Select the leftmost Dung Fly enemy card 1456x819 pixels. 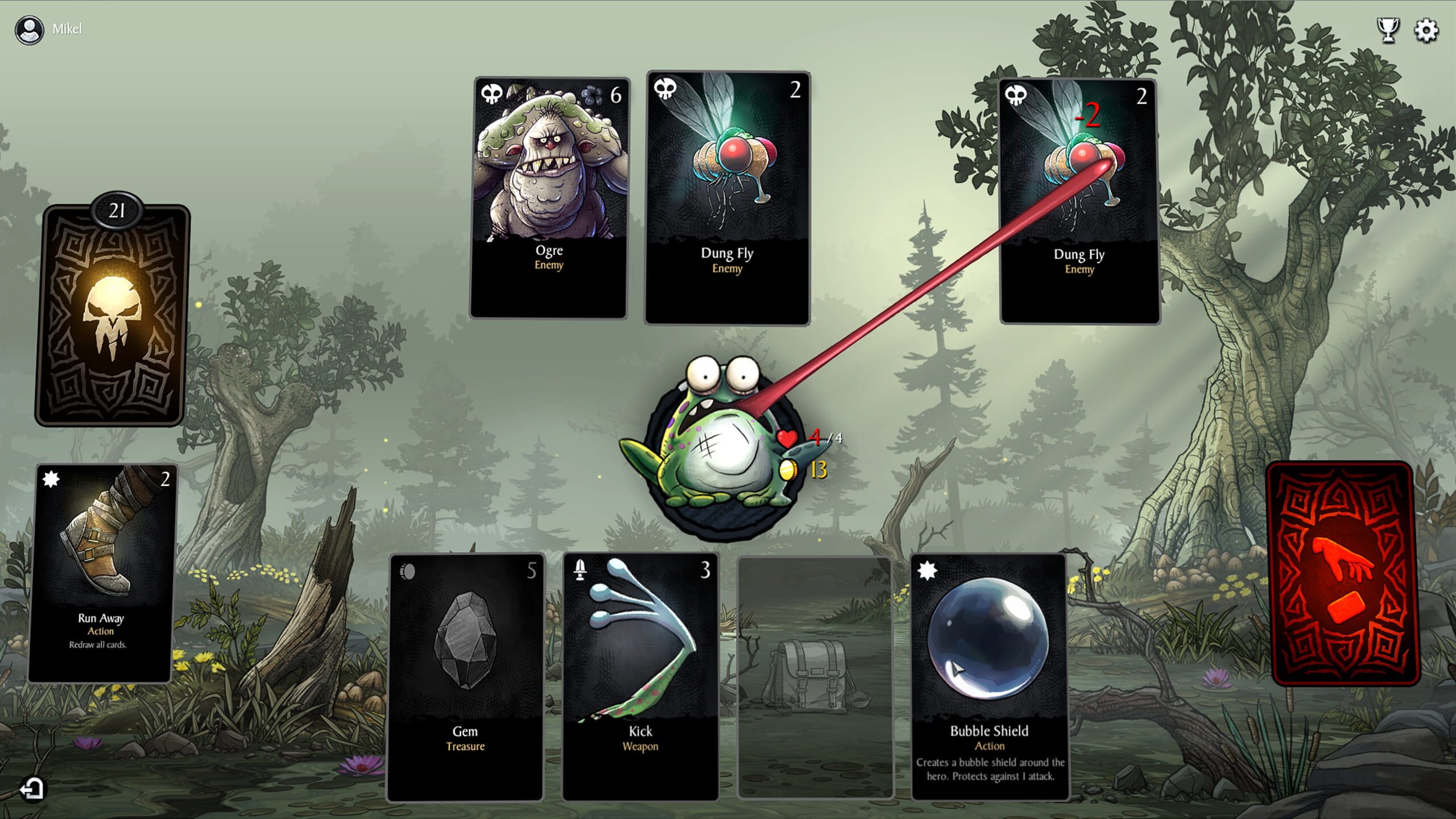pyautogui.click(x=727, y=196)
